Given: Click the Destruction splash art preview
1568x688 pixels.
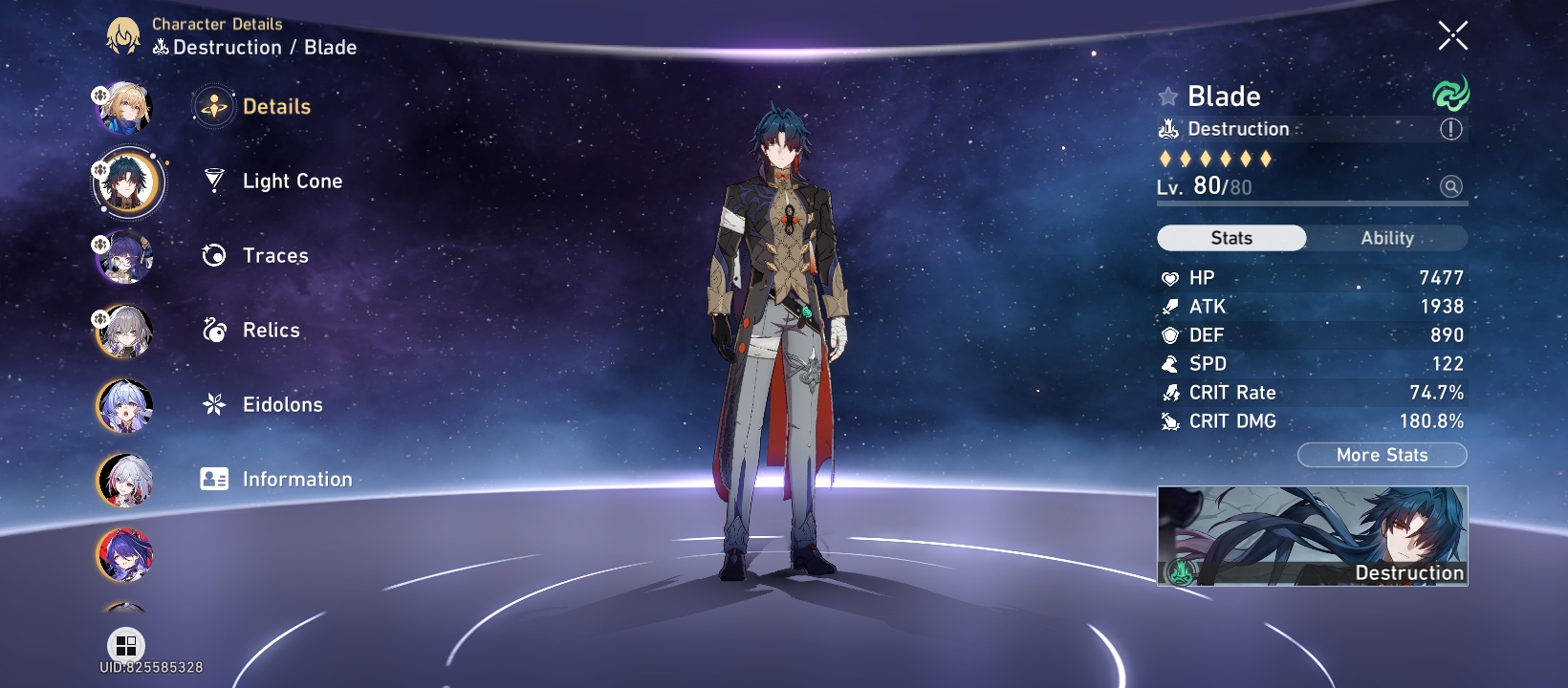Looking at the screenshot, I should tap(1312, 536).
